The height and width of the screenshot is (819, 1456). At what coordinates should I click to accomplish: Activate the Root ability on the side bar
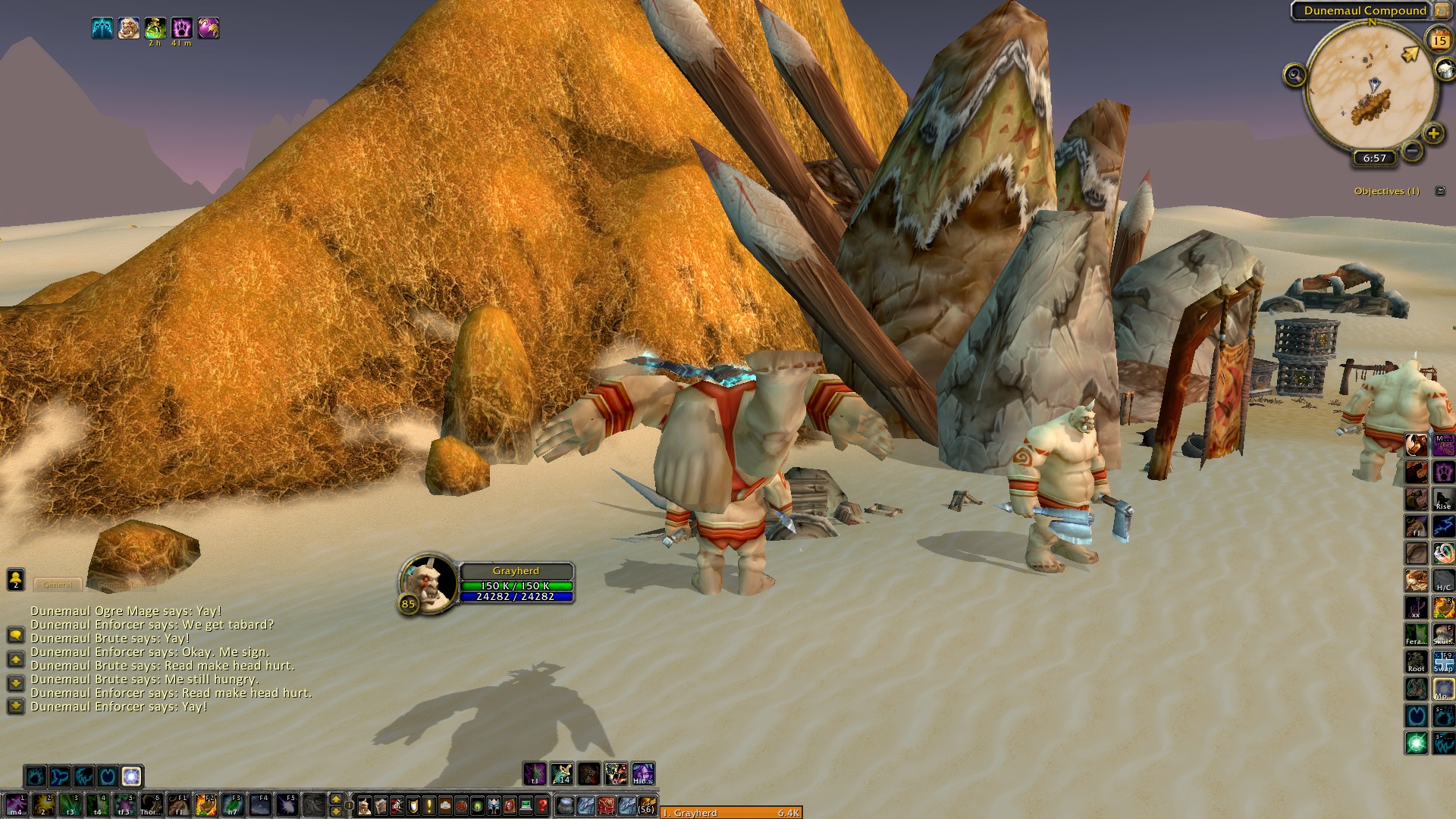pos(1417,661)
